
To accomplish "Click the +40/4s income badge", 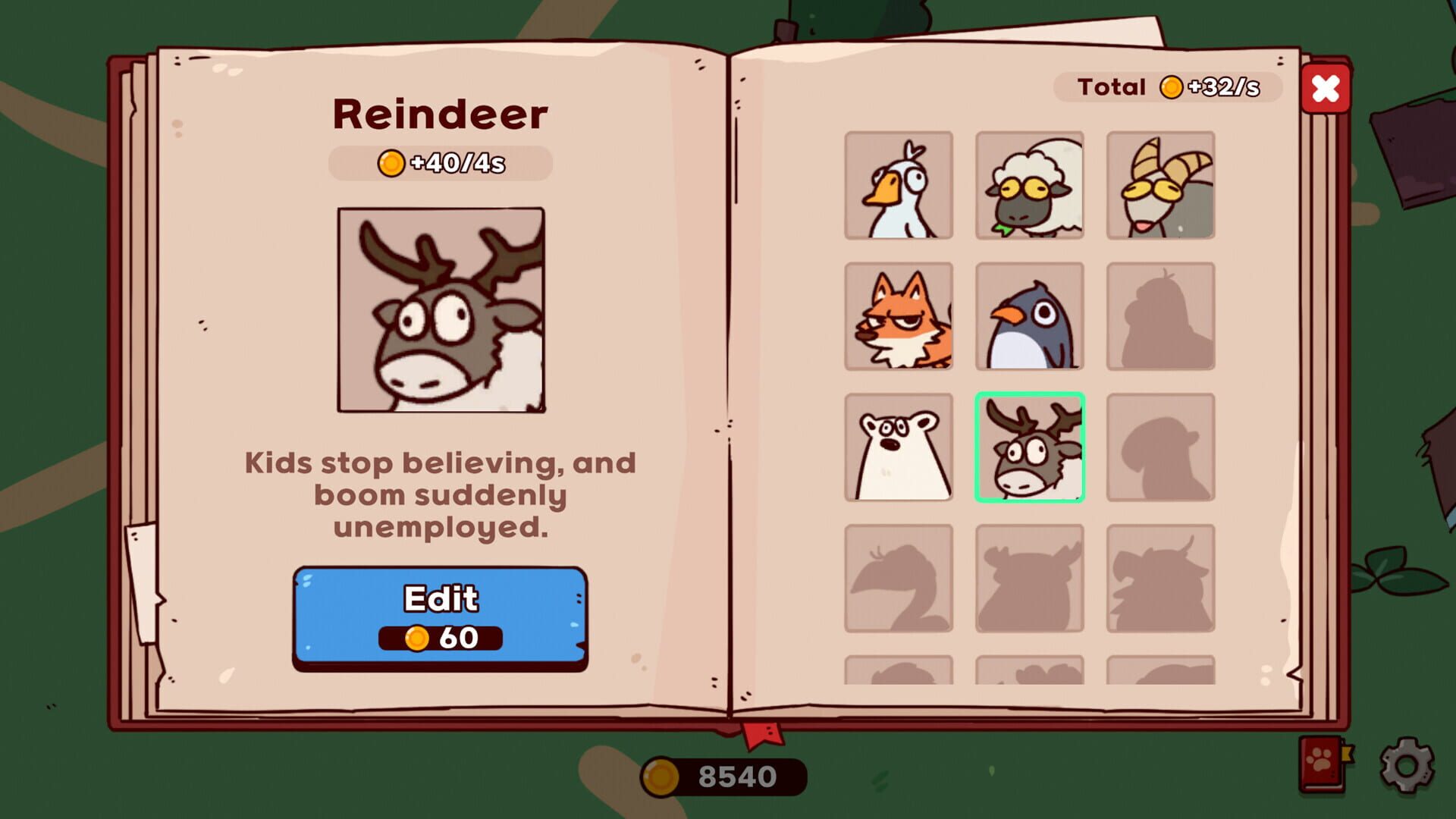I will click(440, 162).
